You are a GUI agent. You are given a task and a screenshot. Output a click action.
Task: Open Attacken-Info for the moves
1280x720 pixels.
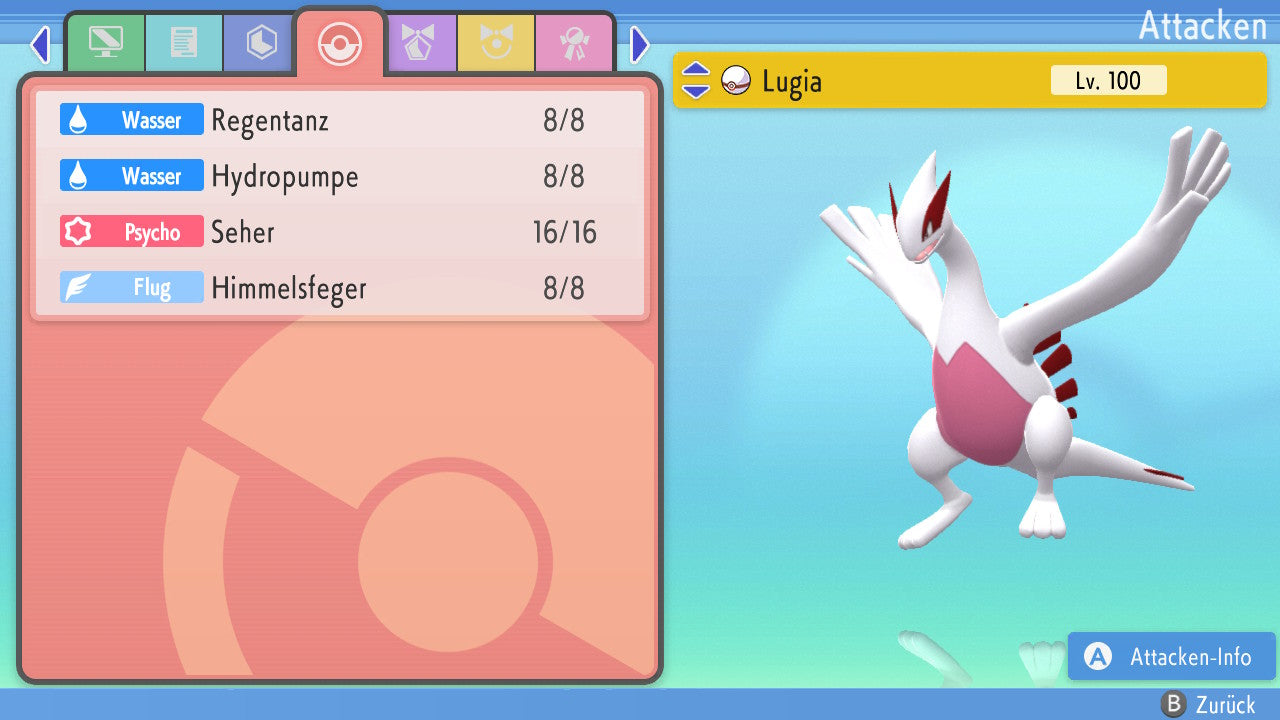coord(1172,657)
